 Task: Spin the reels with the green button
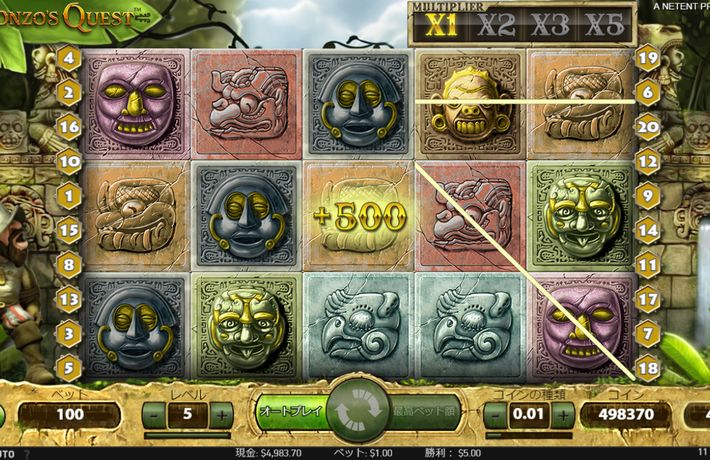pos(355,412)
